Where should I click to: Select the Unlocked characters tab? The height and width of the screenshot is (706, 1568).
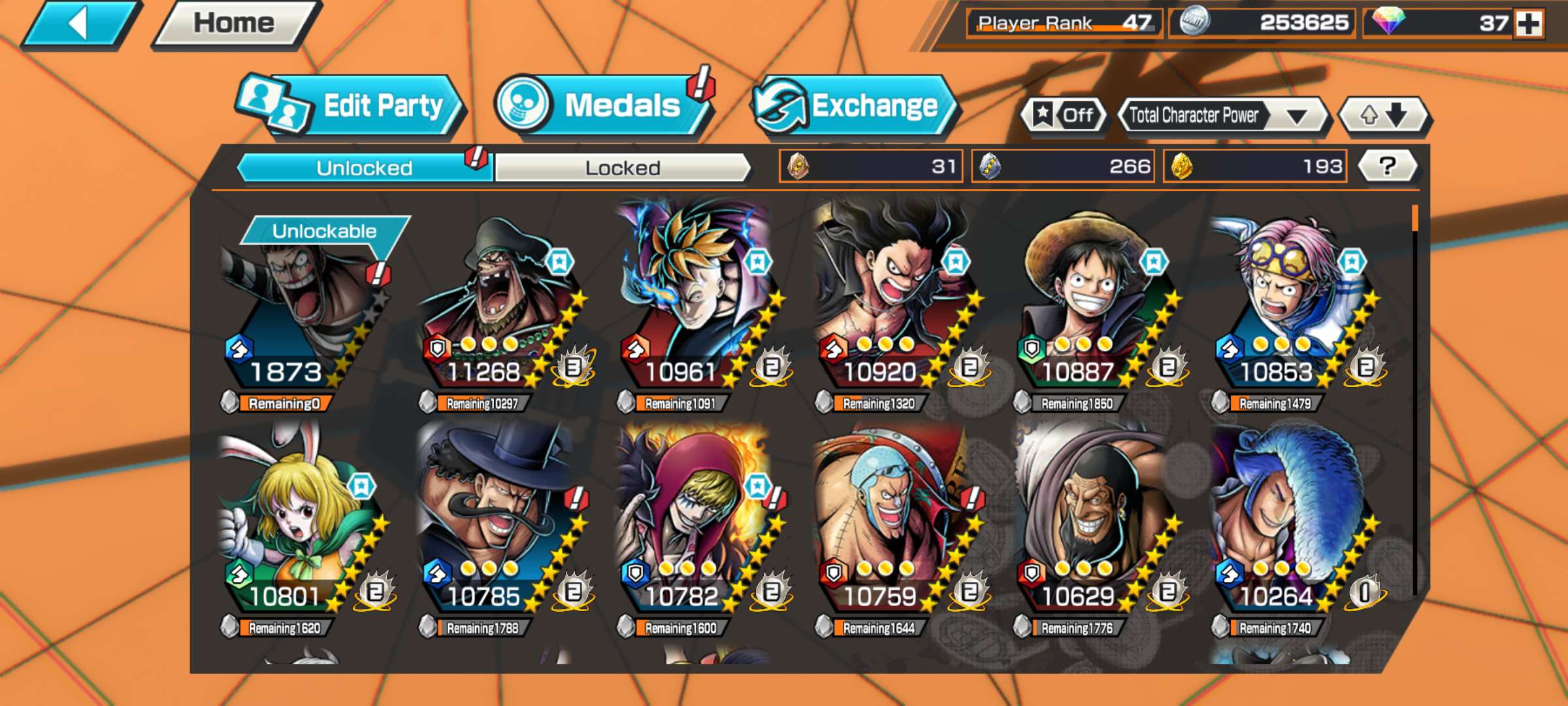pyautogui.click(x=364, y=168)
